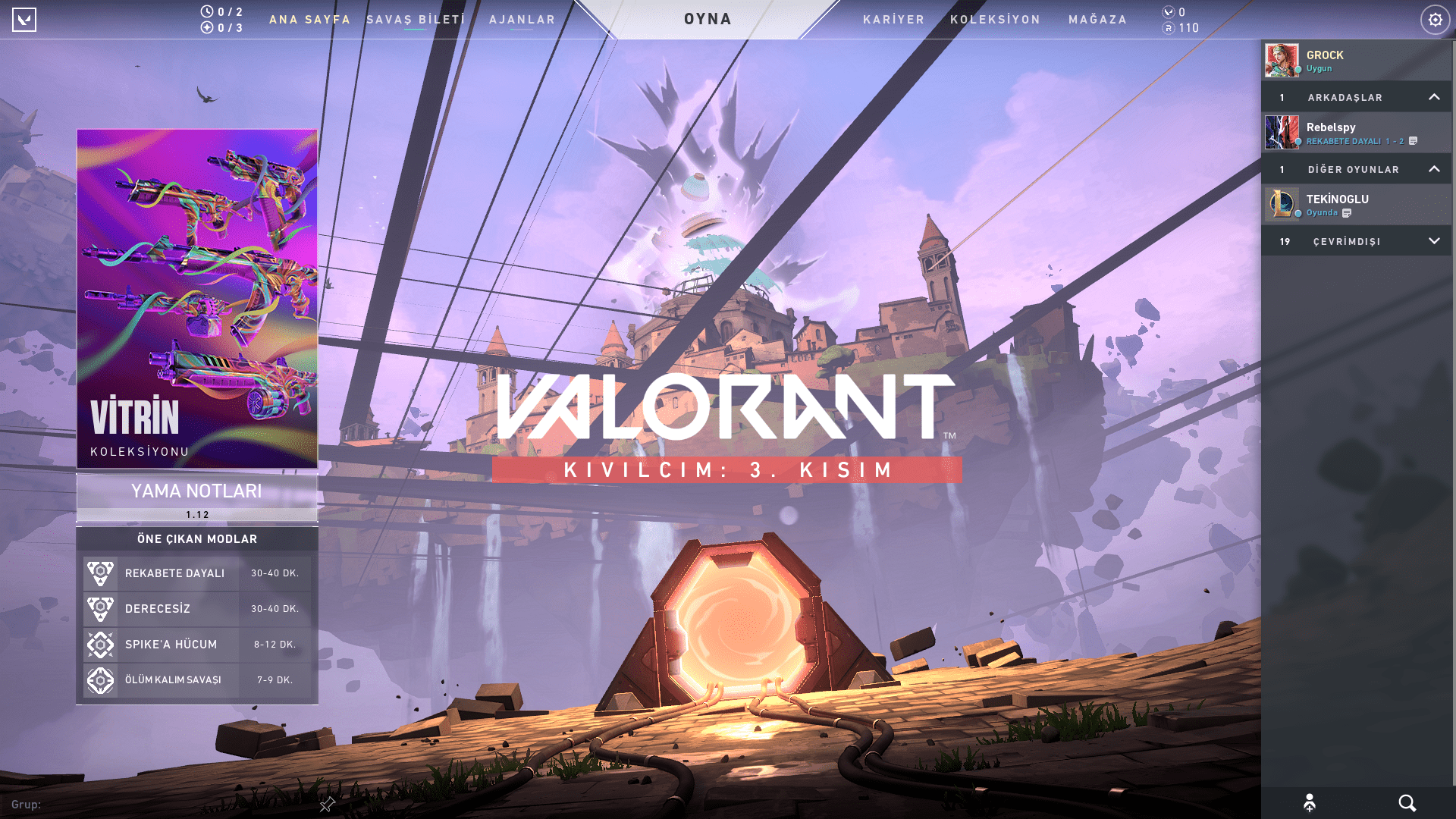Click the OYNA play button
The image size is (1456, 819).
[708, 19]
